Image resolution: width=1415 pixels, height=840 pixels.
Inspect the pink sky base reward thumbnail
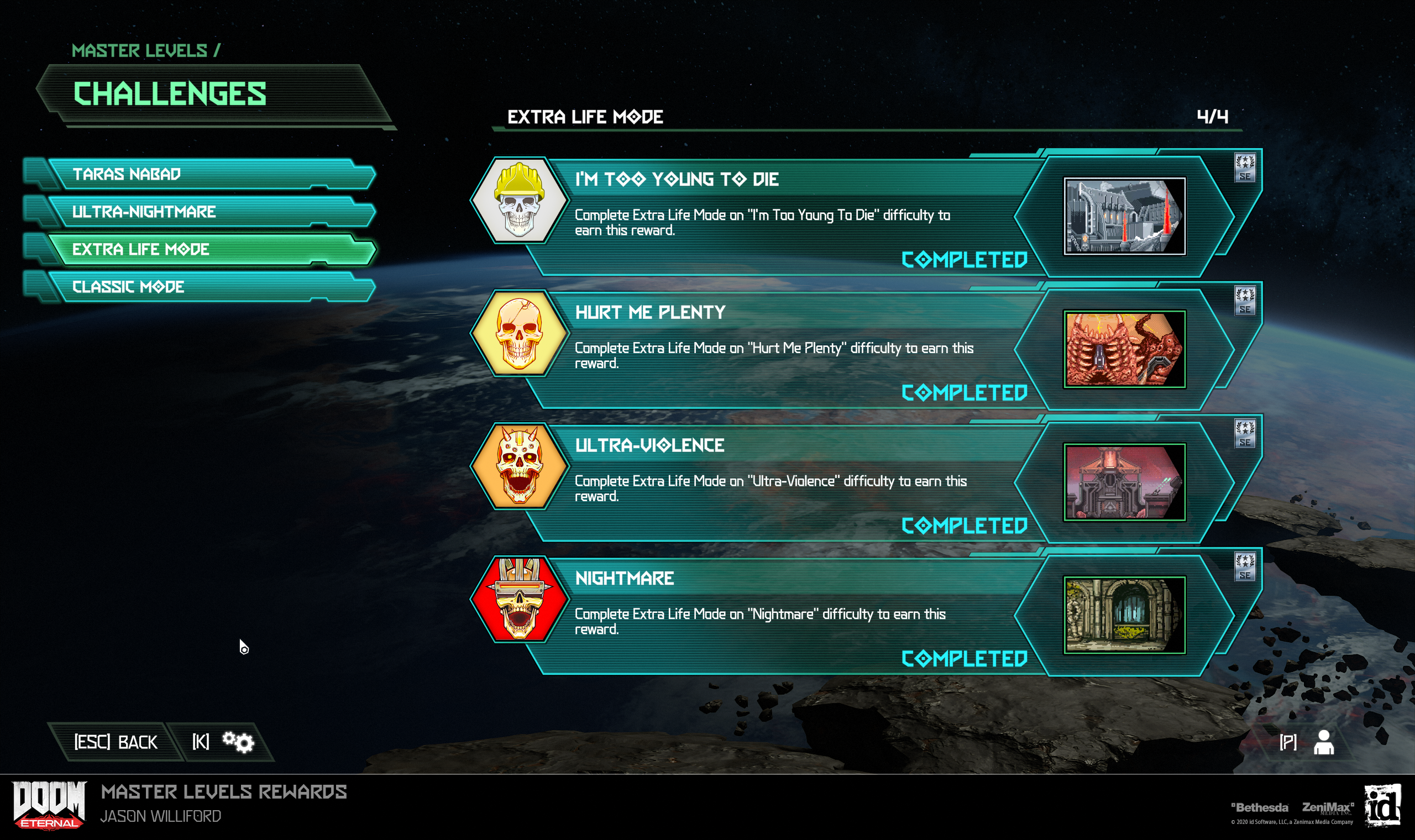(x=1124, y=482)
